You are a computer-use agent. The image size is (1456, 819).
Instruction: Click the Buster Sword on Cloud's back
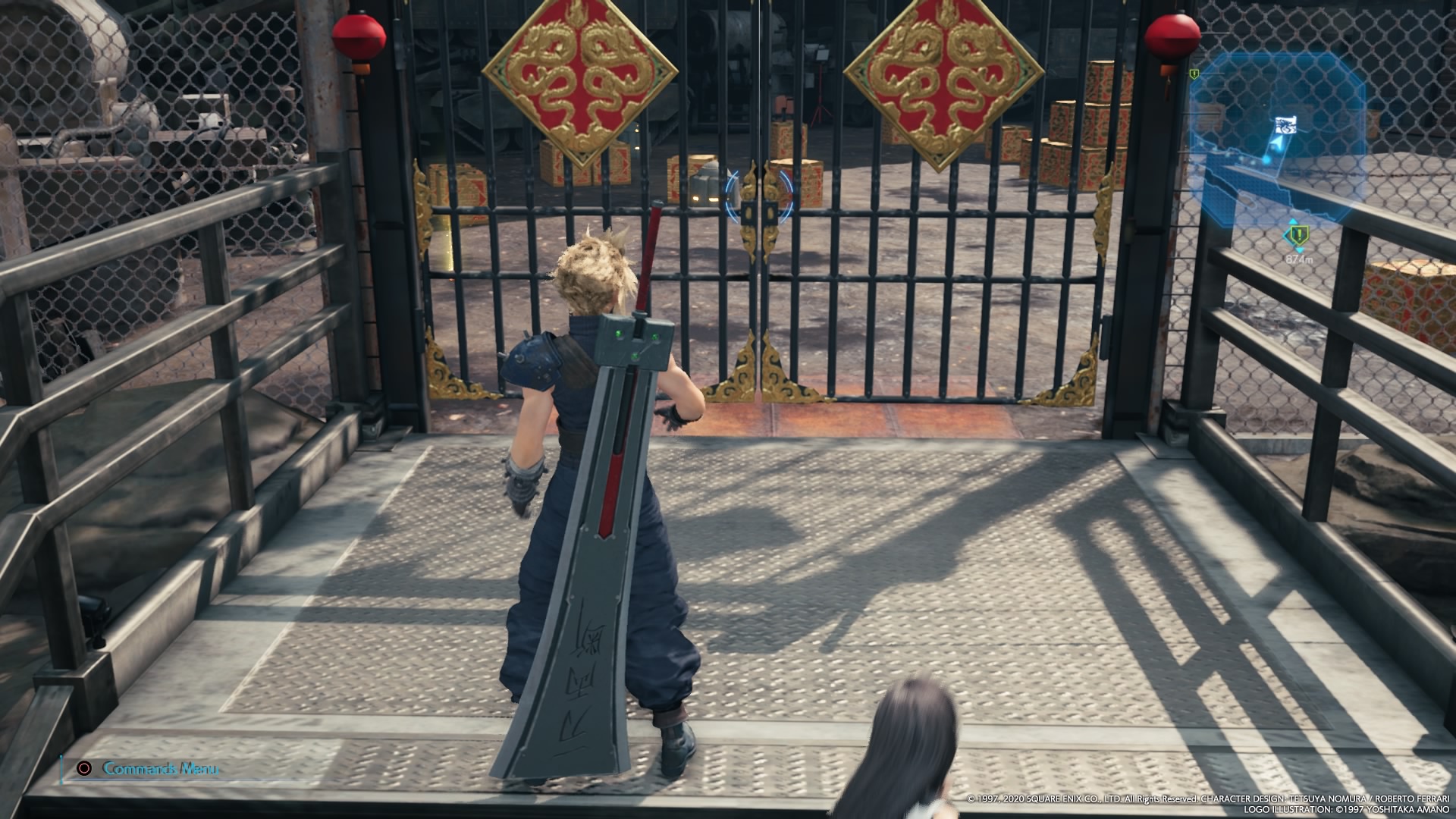(607, 531)
